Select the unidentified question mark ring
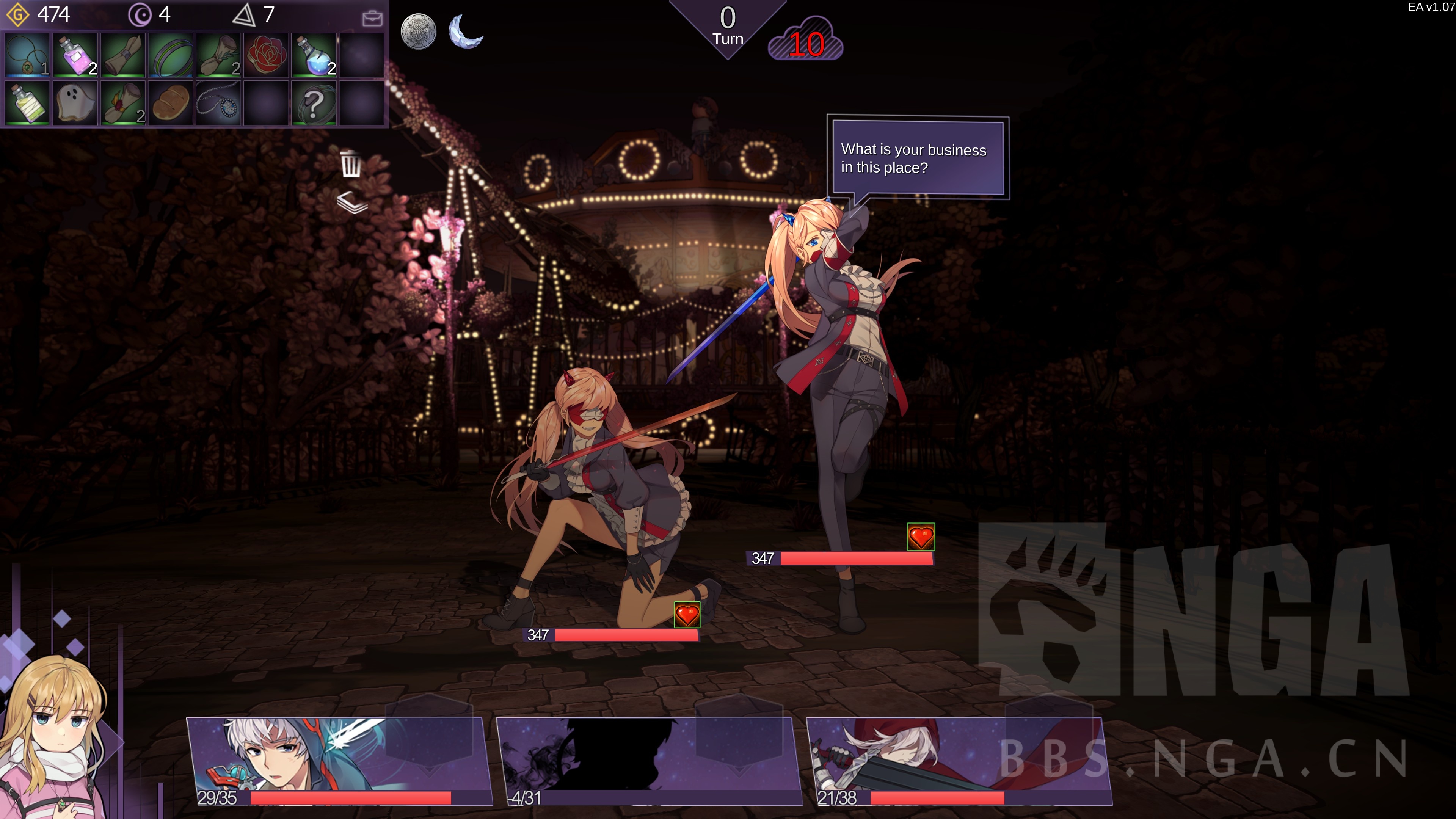The width and height of the screenshot is (1456, 819). coord(314,103)
